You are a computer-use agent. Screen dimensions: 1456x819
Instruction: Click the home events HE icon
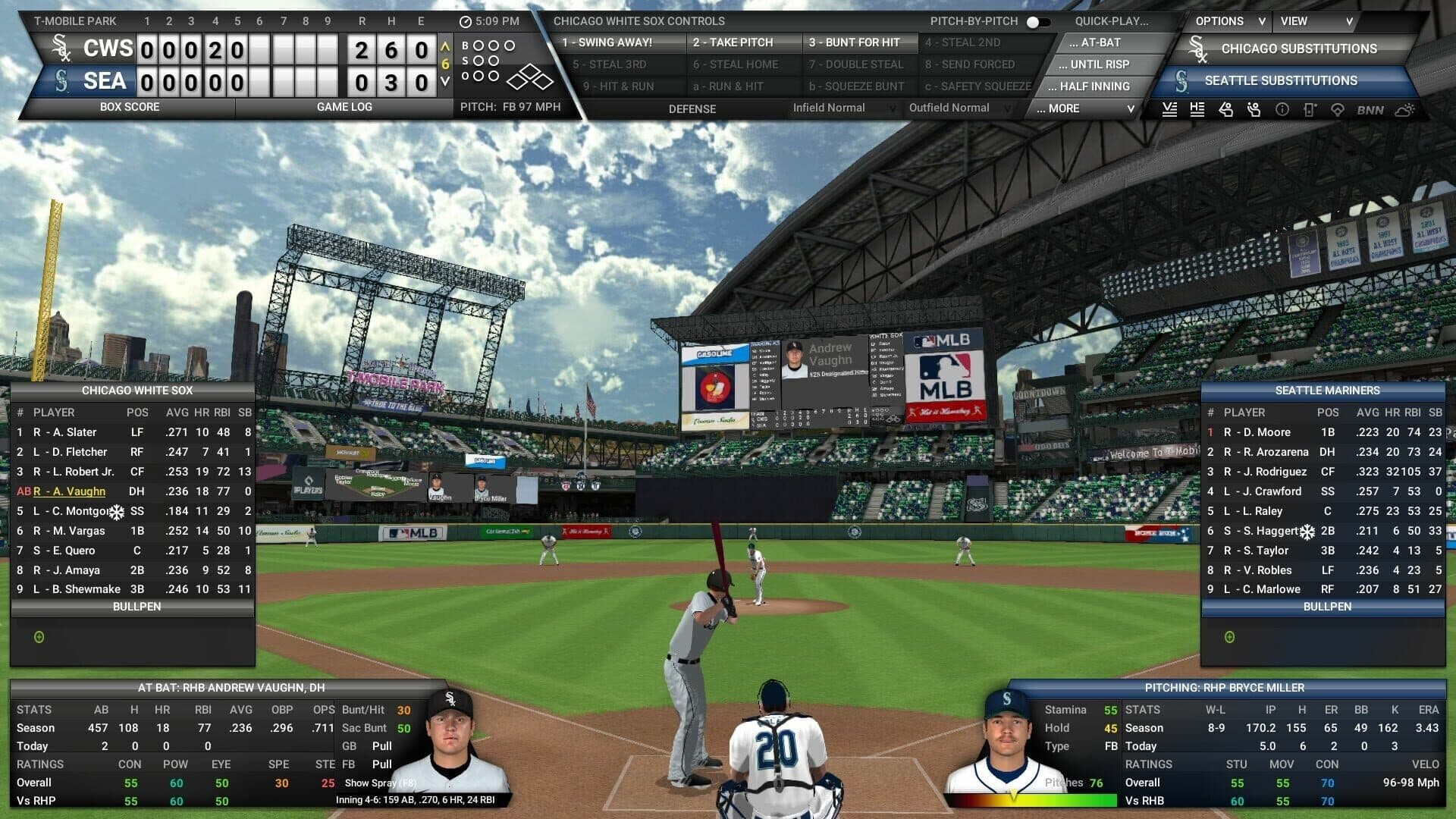[x=1197, y=110]
